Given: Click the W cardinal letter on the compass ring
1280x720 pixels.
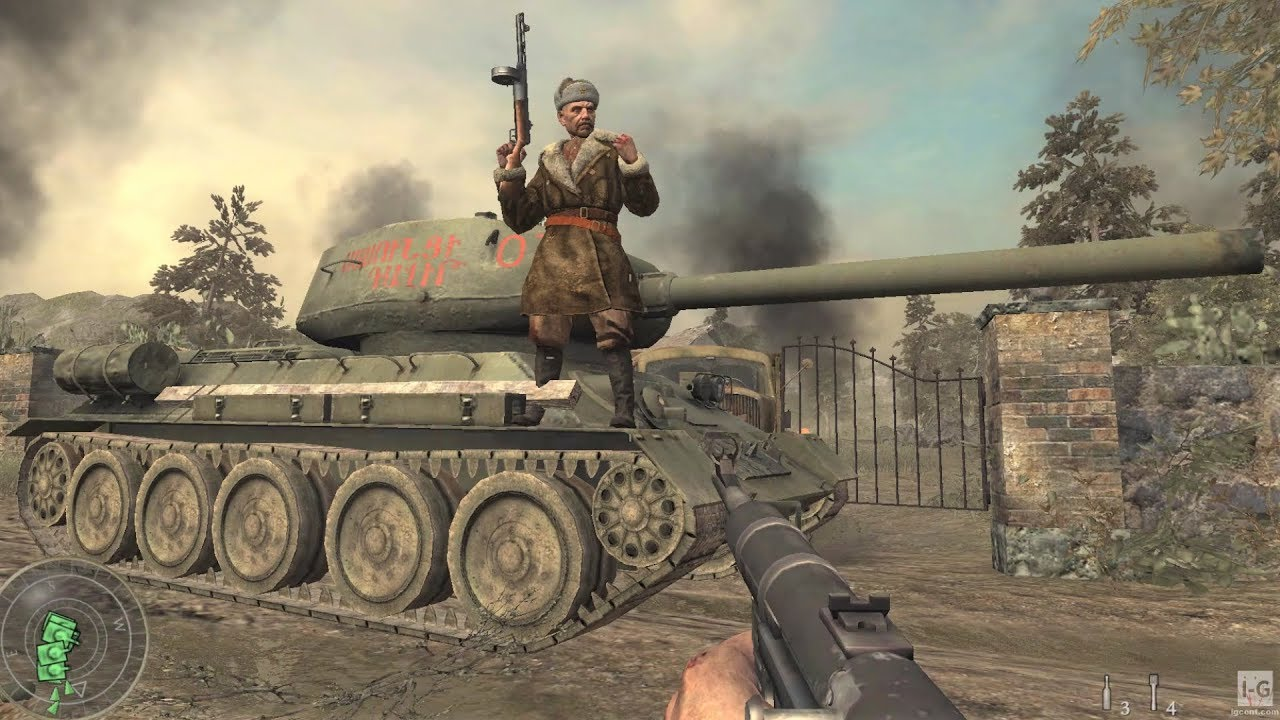Looking at the screenshot, I should click(118, 624).
